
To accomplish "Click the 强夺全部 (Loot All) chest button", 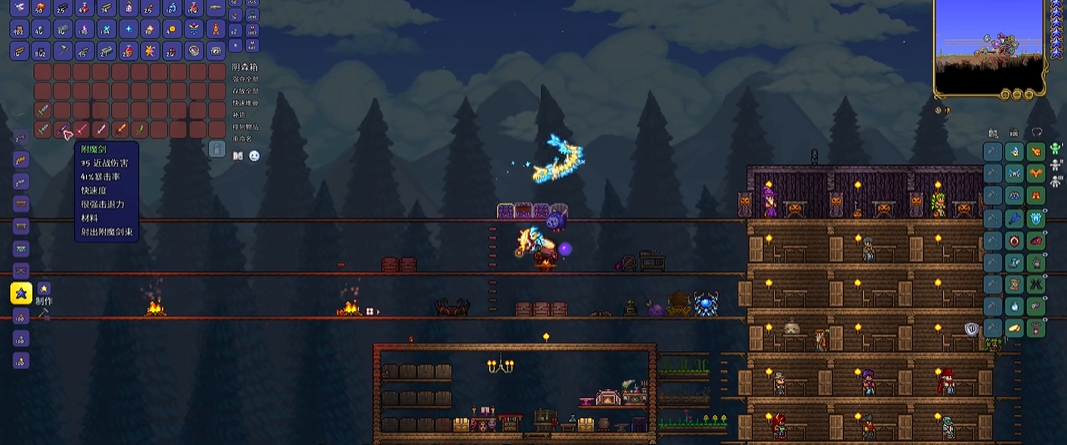I will [244, 78].
